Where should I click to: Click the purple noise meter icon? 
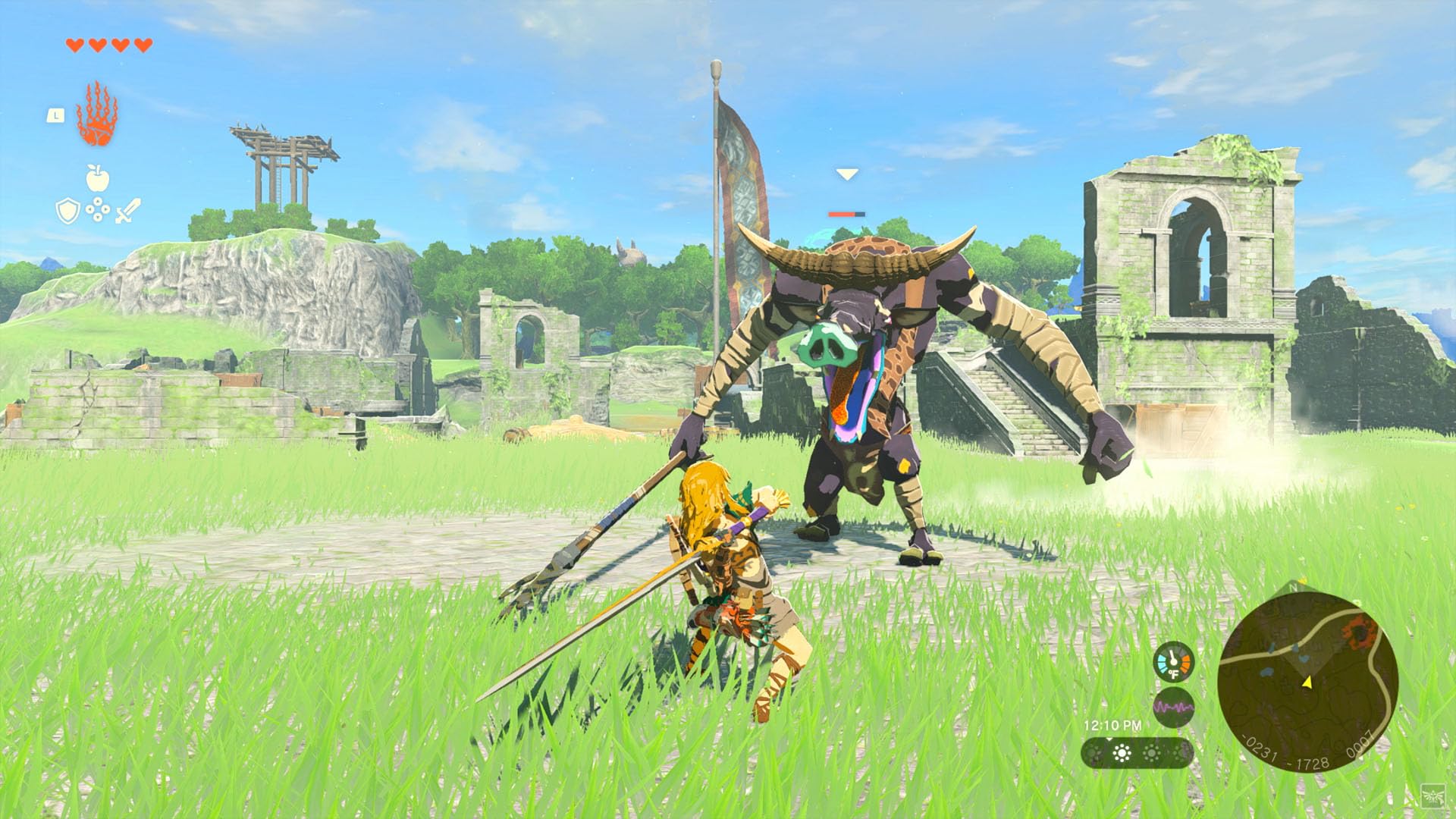coord(1174,707)
